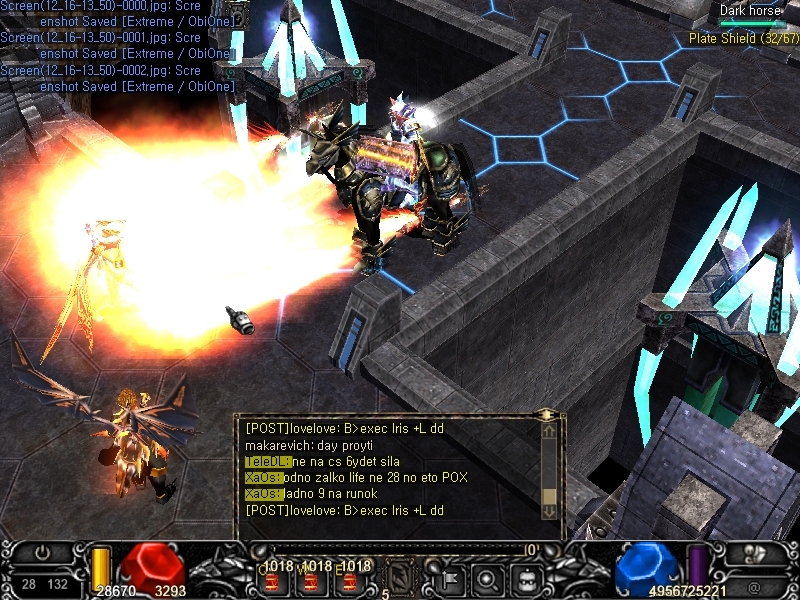Viewport: 800px width, 600px height.
Task: Click the chat scrollbar thumb
Action: 549,495
